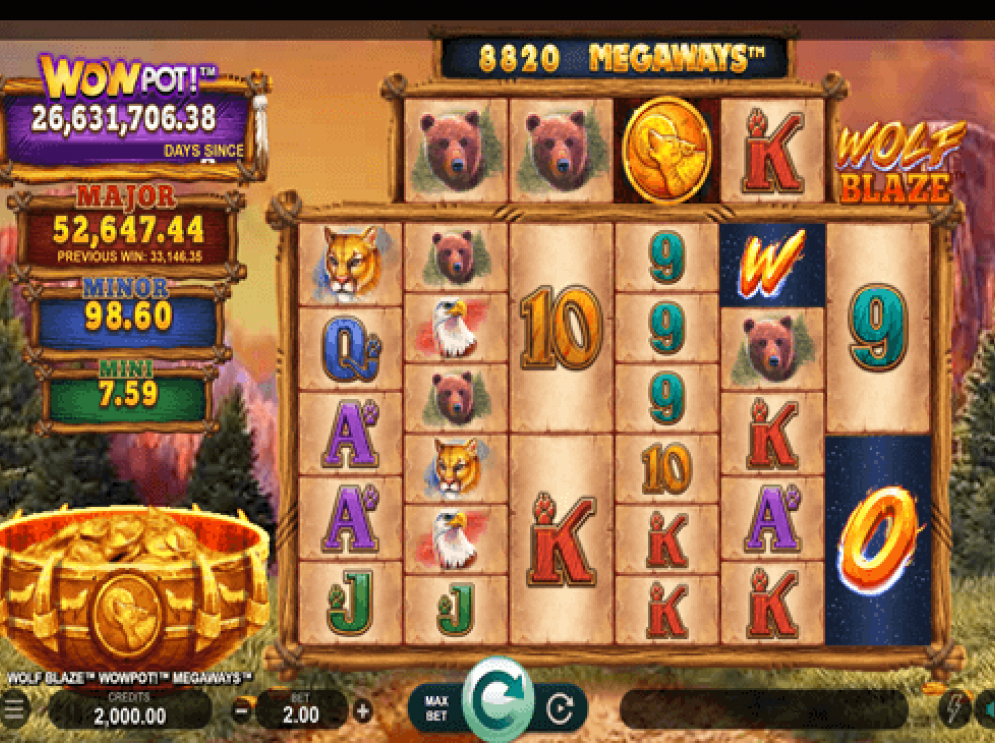
Task: Open the bet amount field showing 2.00
Action: click(301, 711)
